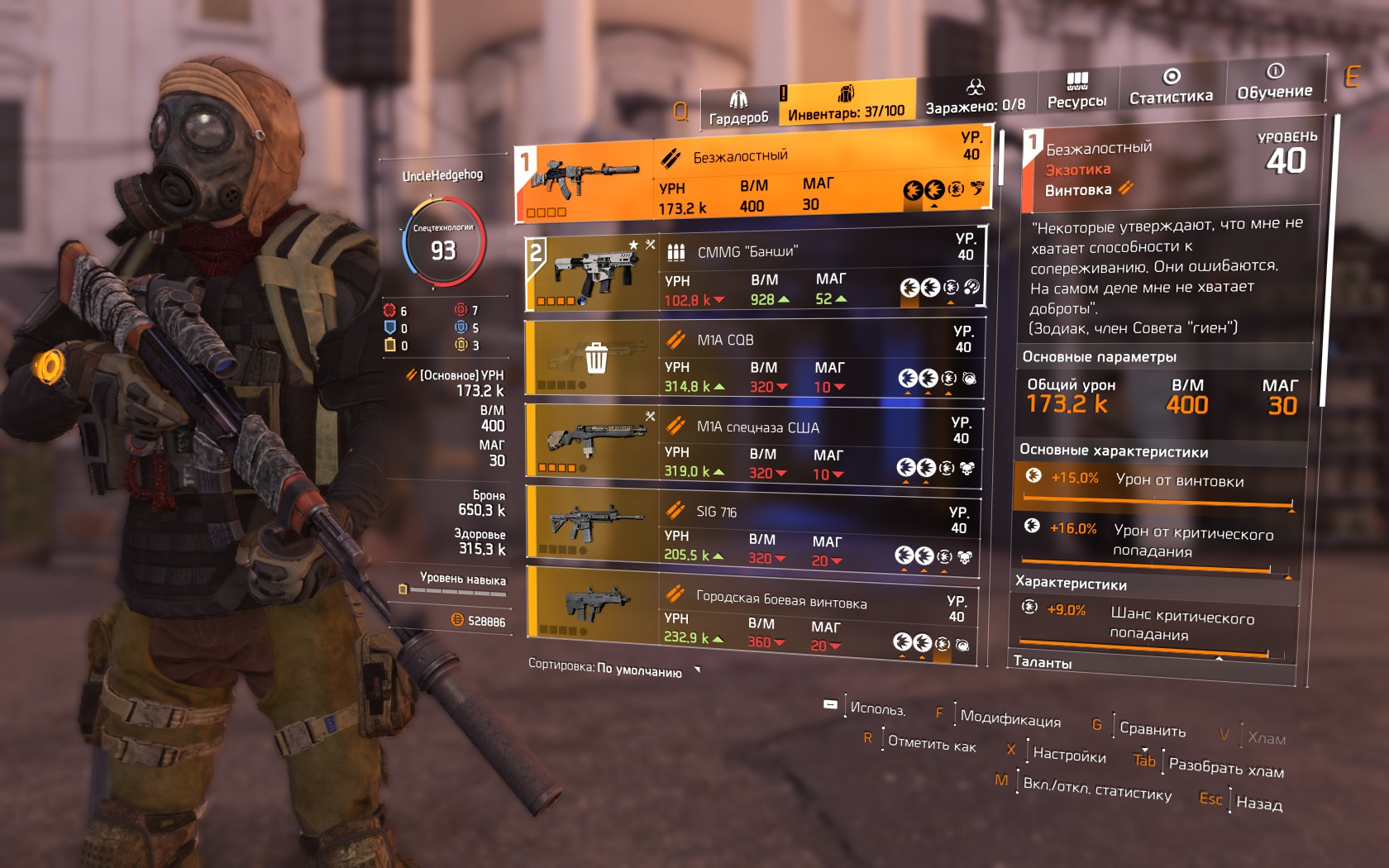This screenshot has width=1389, height=868.
Task: Select Разобрать хлам
Action: [x=1225, y=767]
